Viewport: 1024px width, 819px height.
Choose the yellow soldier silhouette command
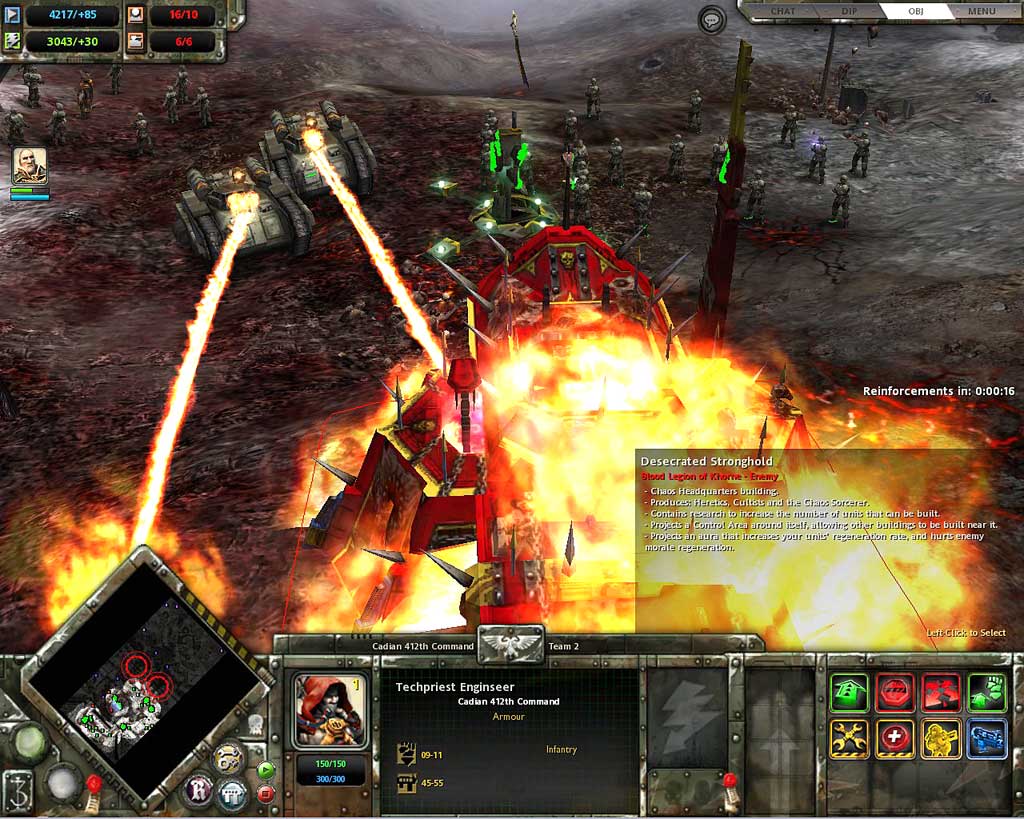click(941, 739)
